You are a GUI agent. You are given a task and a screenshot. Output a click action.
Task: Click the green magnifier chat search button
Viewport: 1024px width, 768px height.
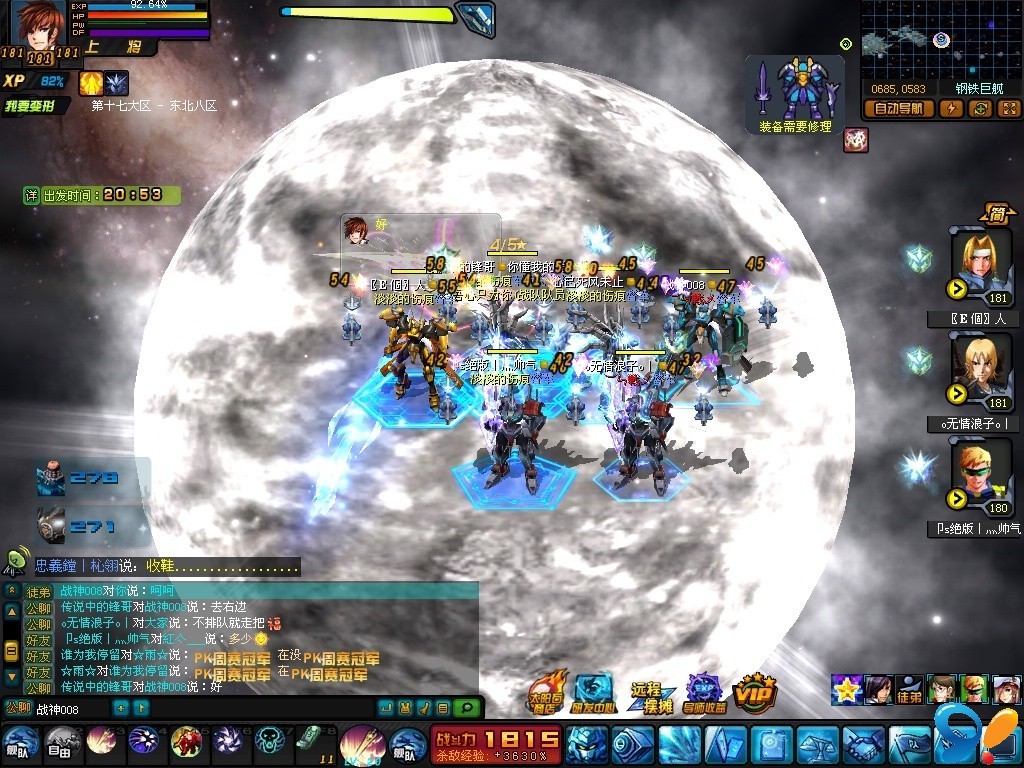466,708
